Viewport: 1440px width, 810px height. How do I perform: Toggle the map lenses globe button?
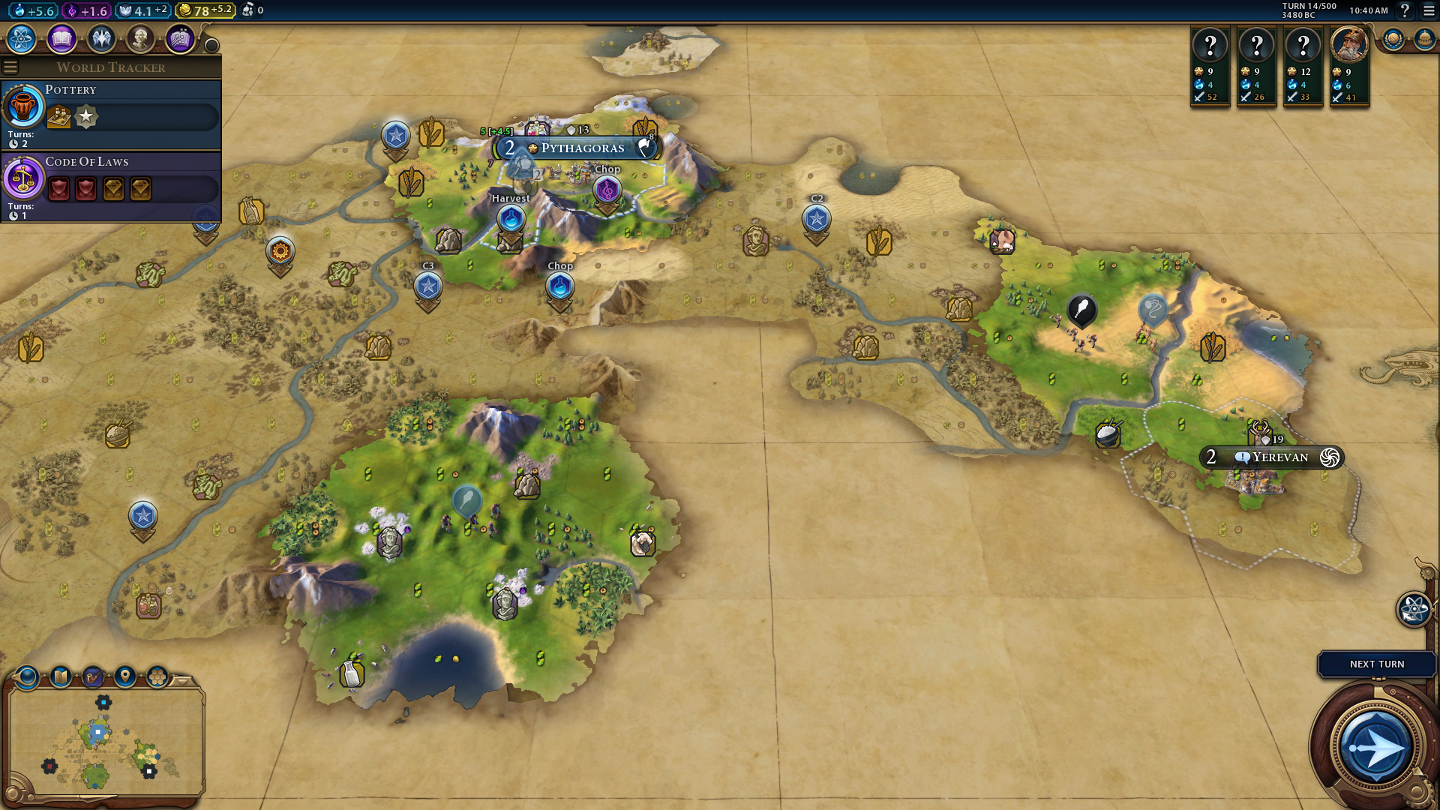coord(27,677)
